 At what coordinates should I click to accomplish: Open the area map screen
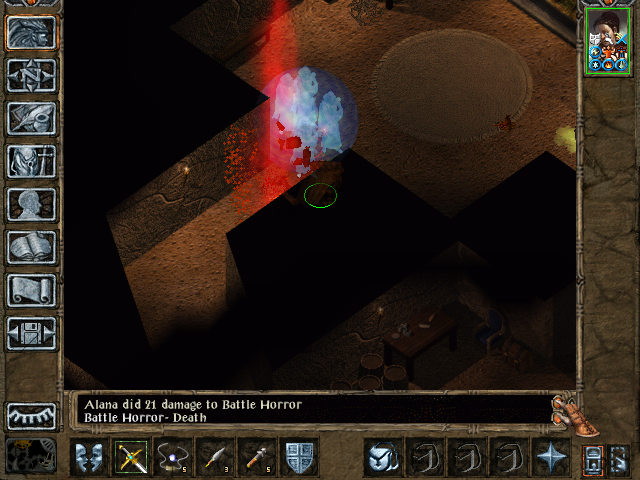(x=31, y=75)
